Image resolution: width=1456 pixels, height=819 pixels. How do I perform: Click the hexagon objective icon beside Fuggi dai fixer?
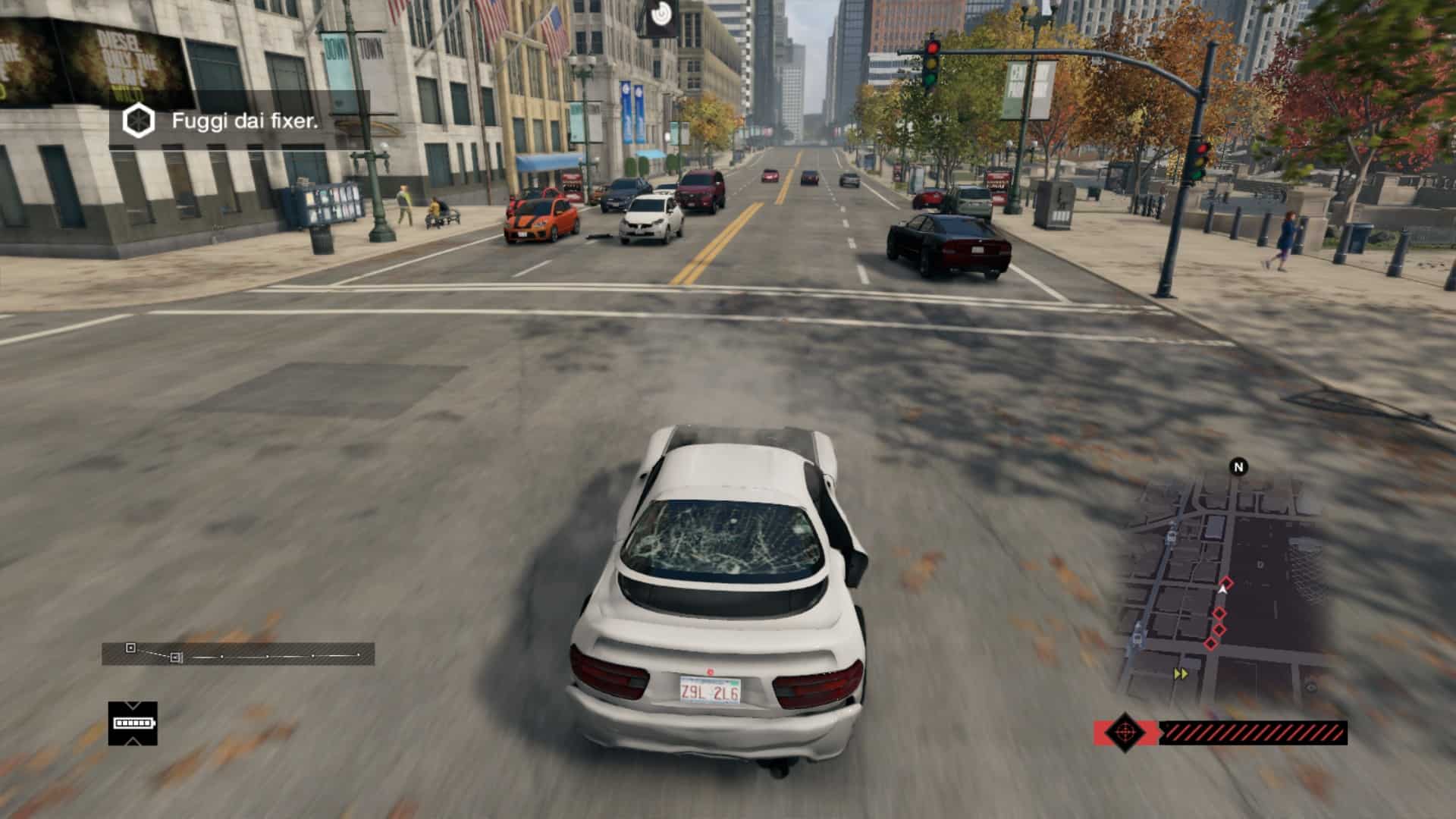tap(139, 121)
